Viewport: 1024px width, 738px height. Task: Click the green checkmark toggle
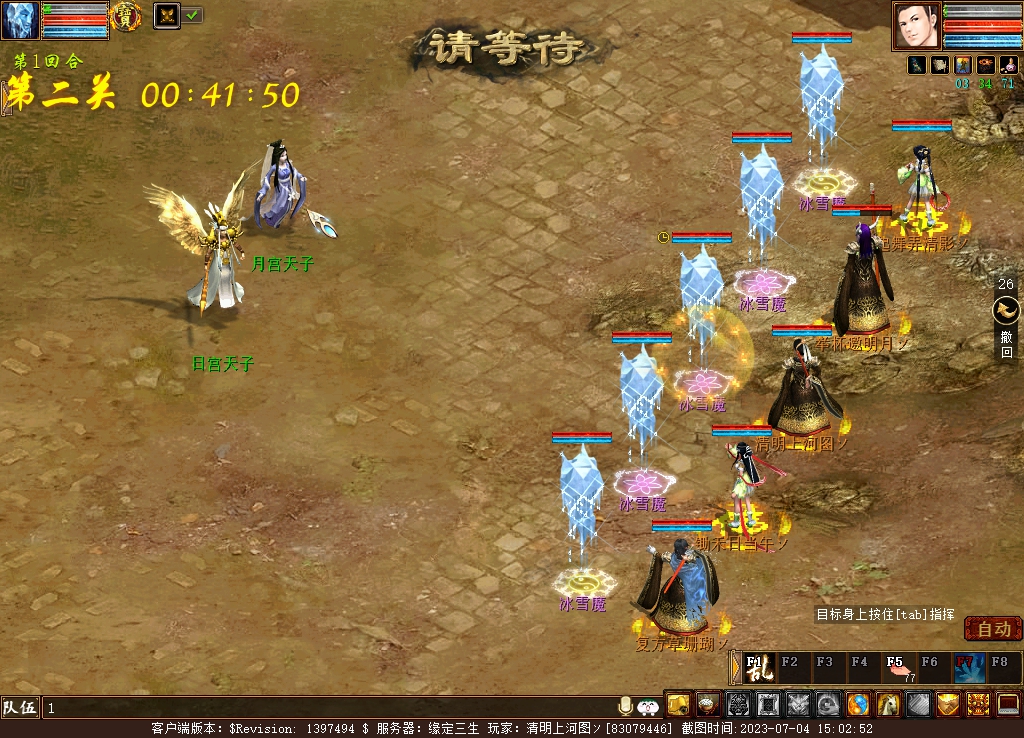tap(193, 15)
